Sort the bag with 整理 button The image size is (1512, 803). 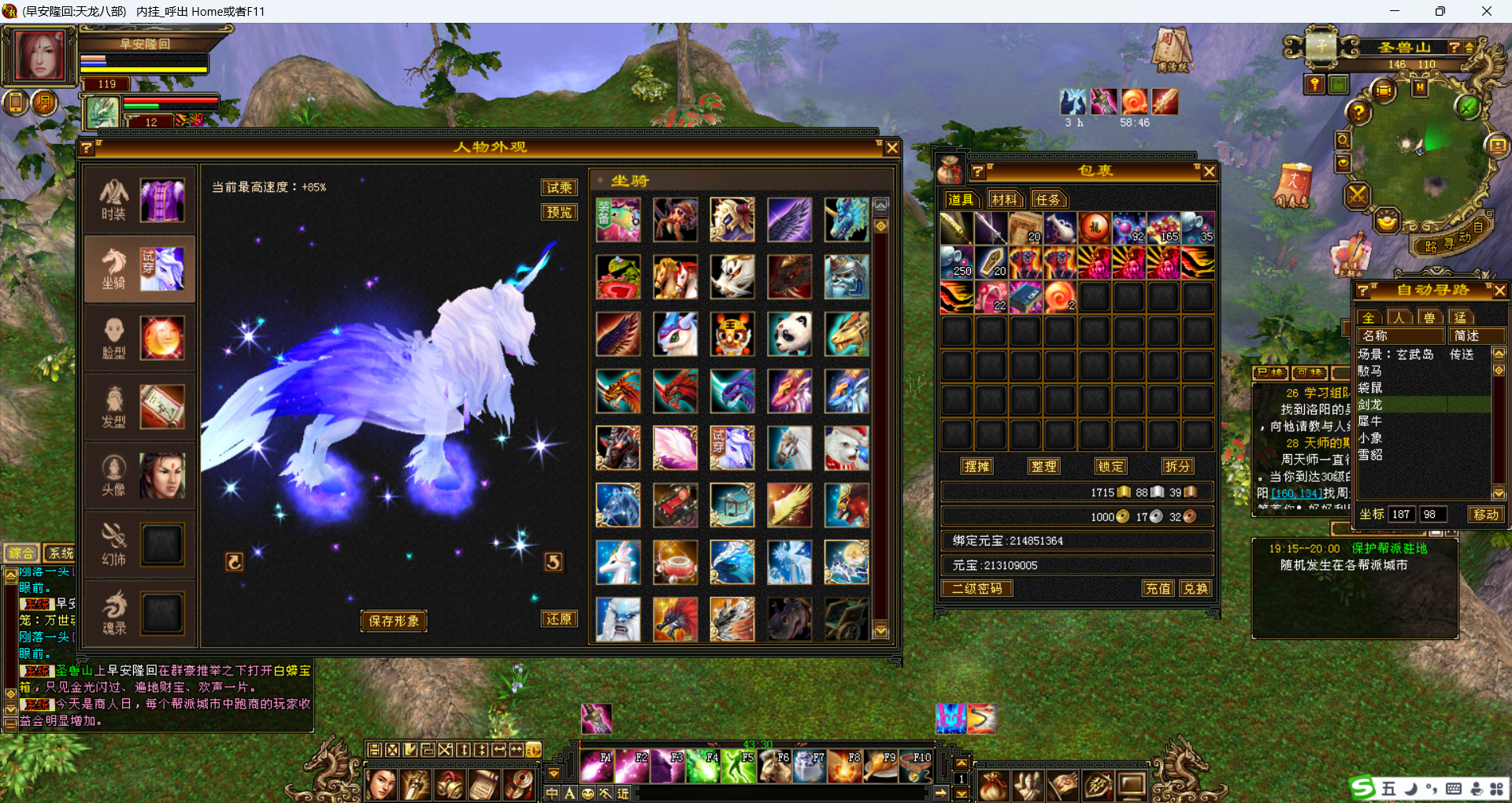(x=1043, y=466)
